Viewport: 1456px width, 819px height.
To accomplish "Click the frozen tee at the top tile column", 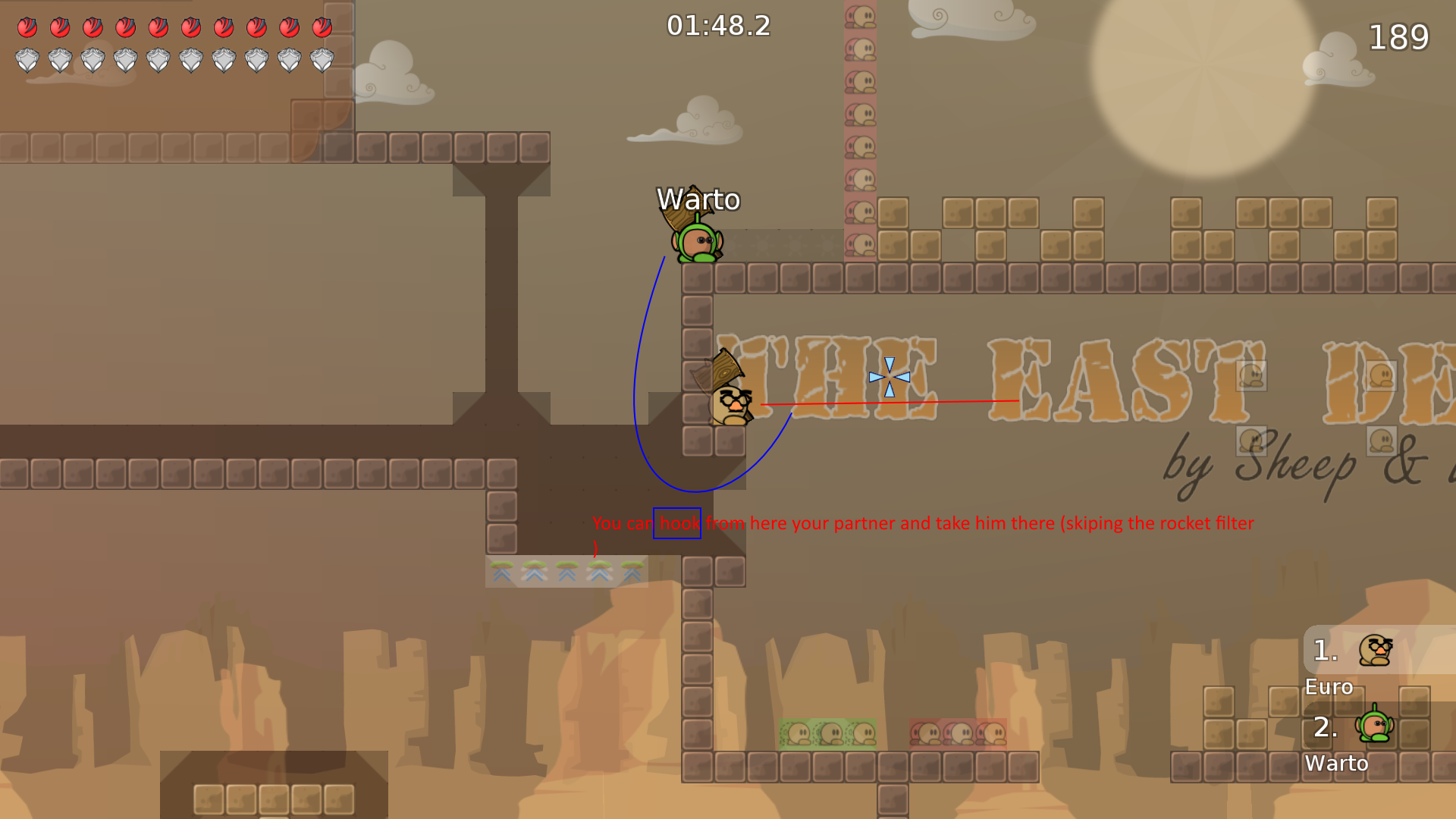I will click(x=859, y=17).
